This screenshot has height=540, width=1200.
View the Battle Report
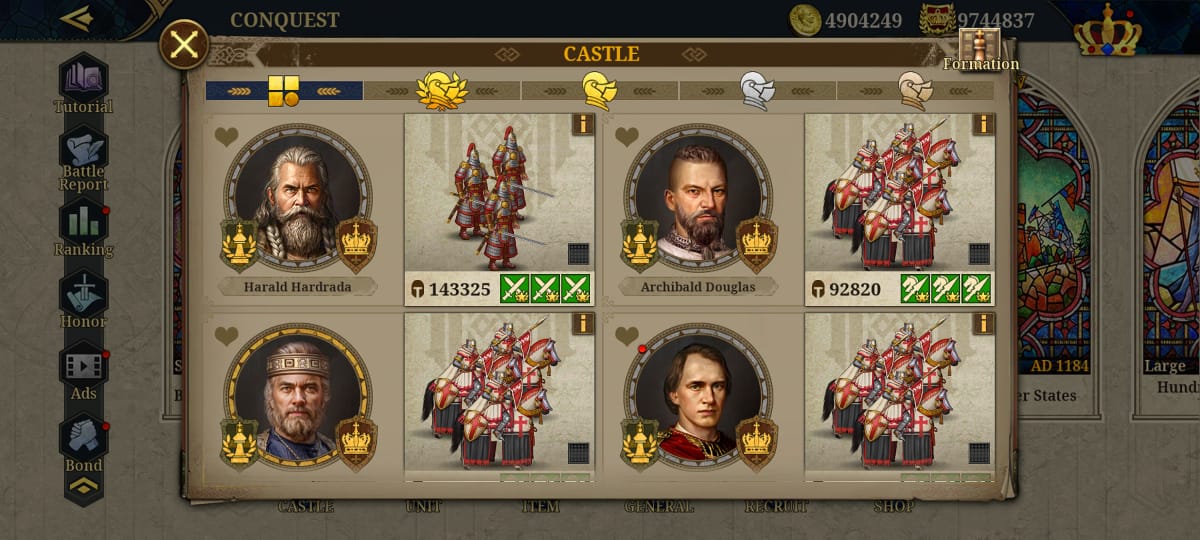(83, 160)
